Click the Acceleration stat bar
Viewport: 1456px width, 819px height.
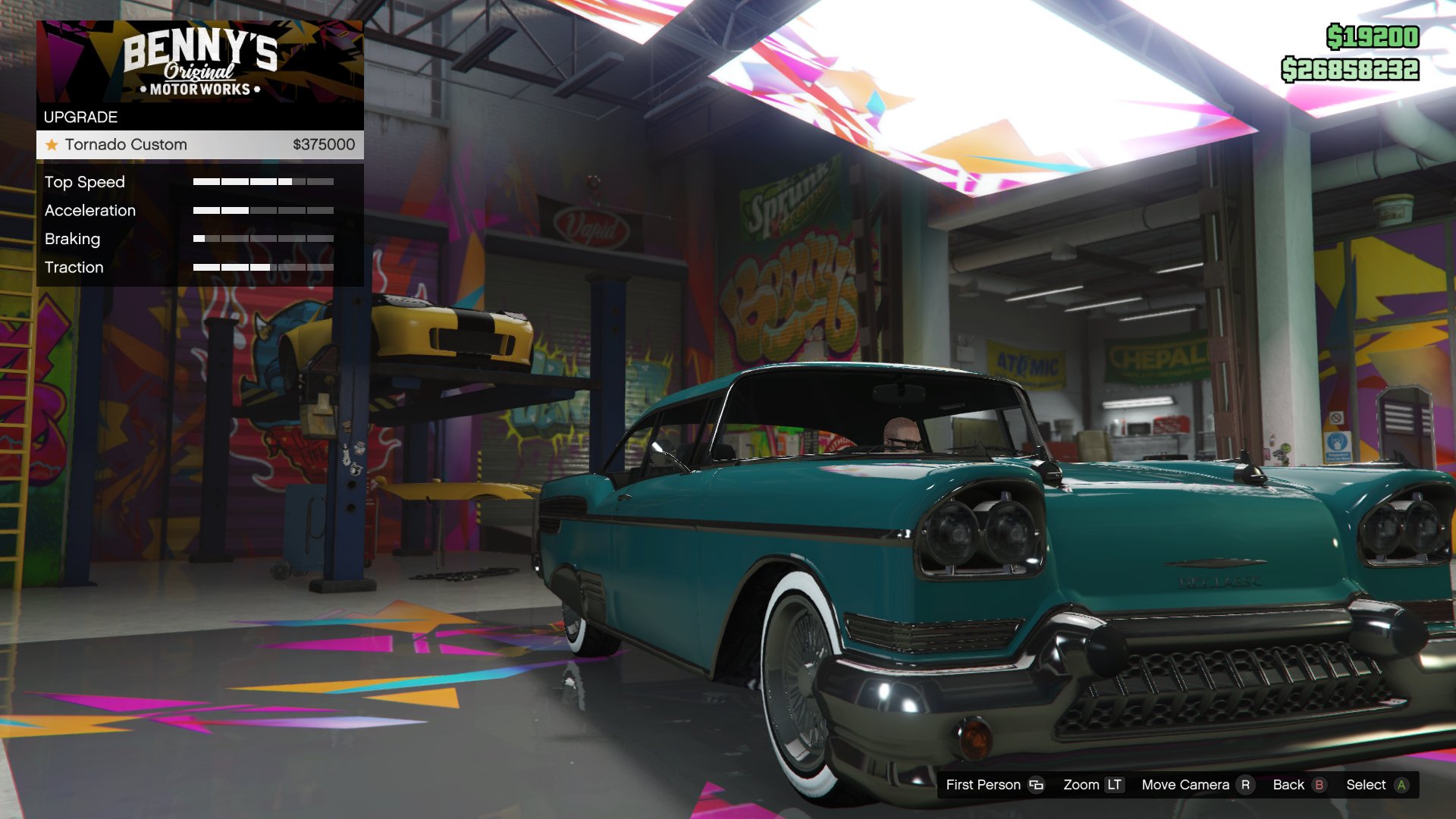pyautogui.click(x=264, y=210)
